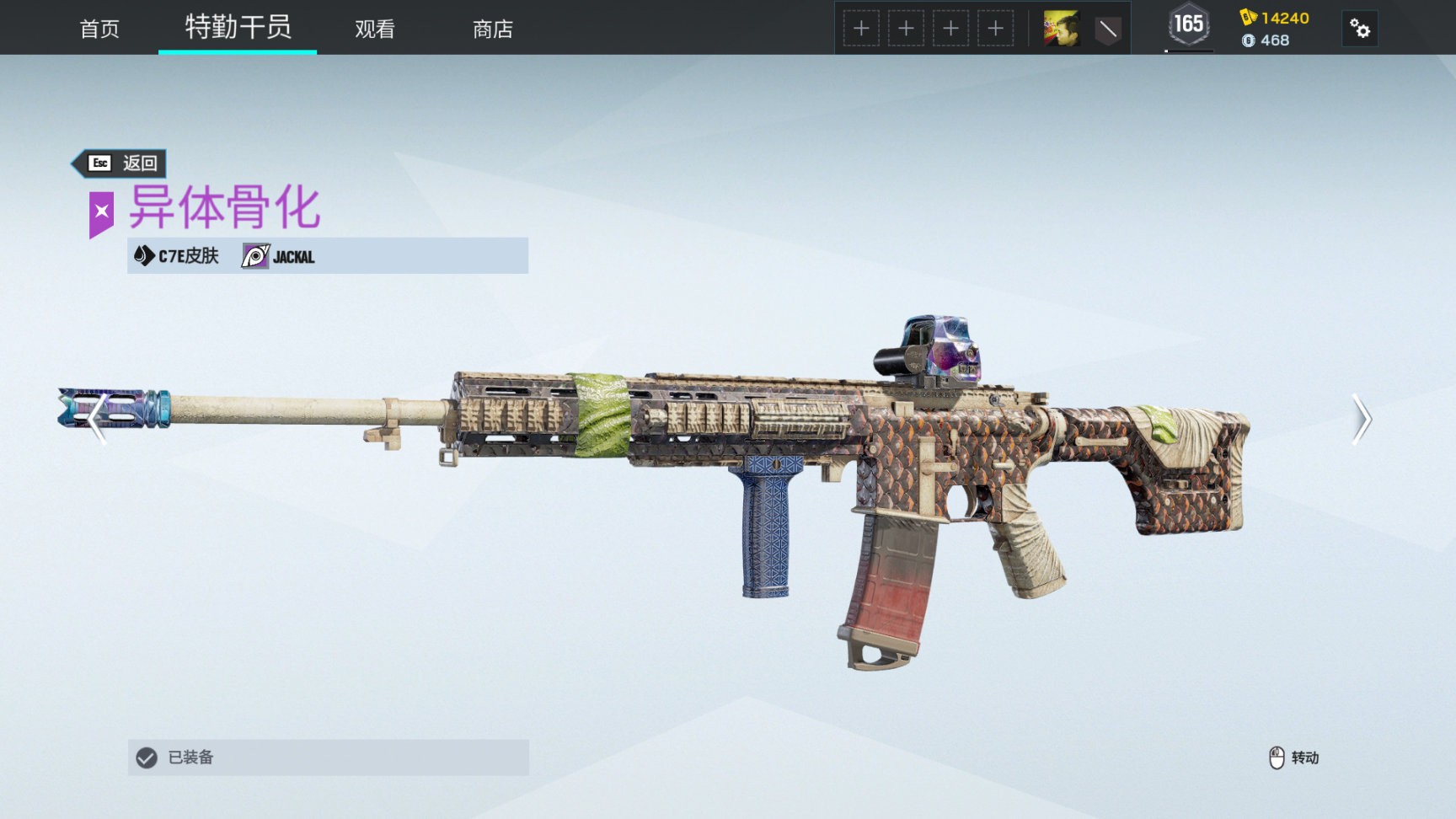Show the previous weapon skin arrow

coord(97,419)
